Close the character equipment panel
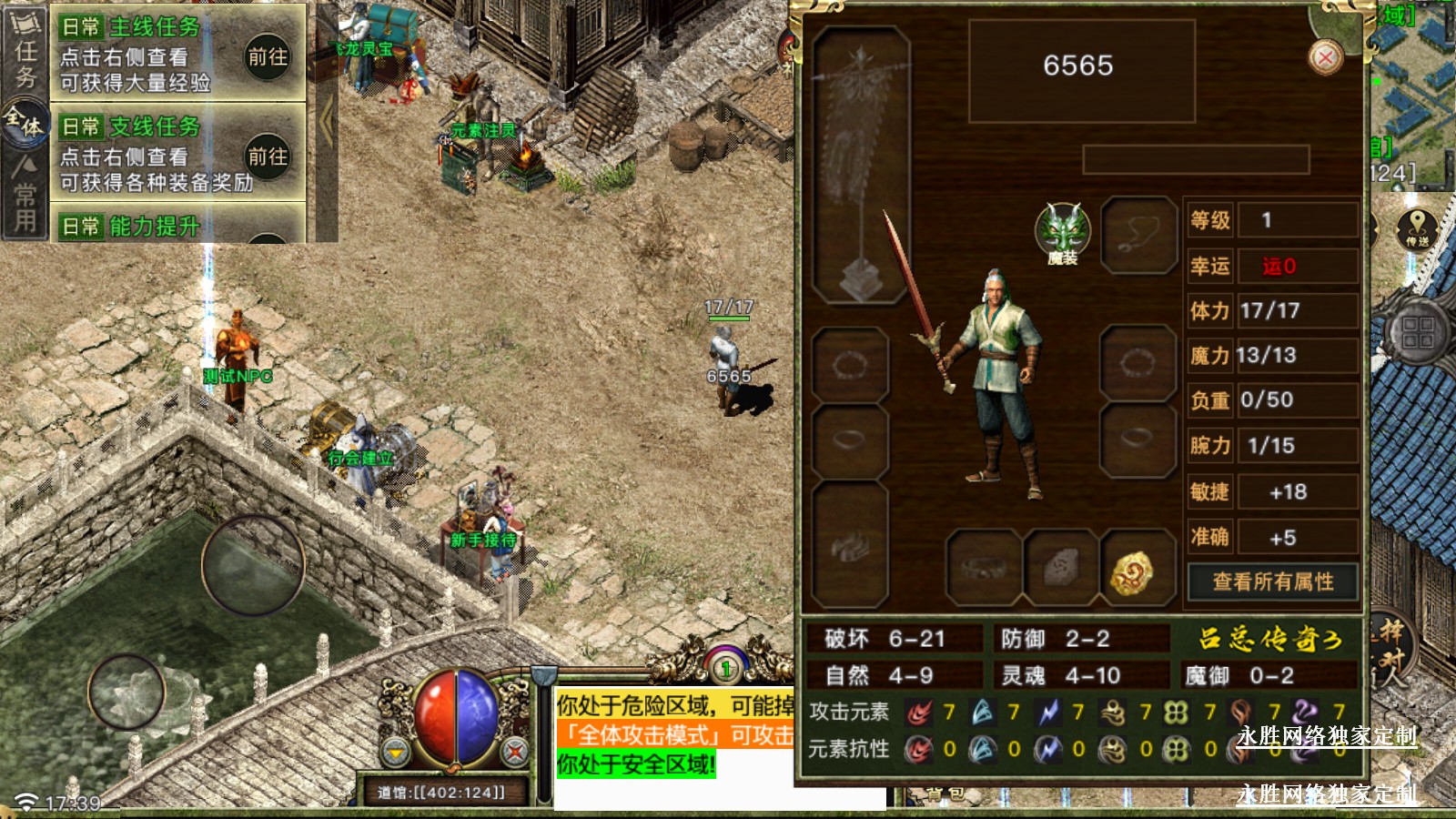This screenshot has height=819, width=1456. (x=1325, y=58)
